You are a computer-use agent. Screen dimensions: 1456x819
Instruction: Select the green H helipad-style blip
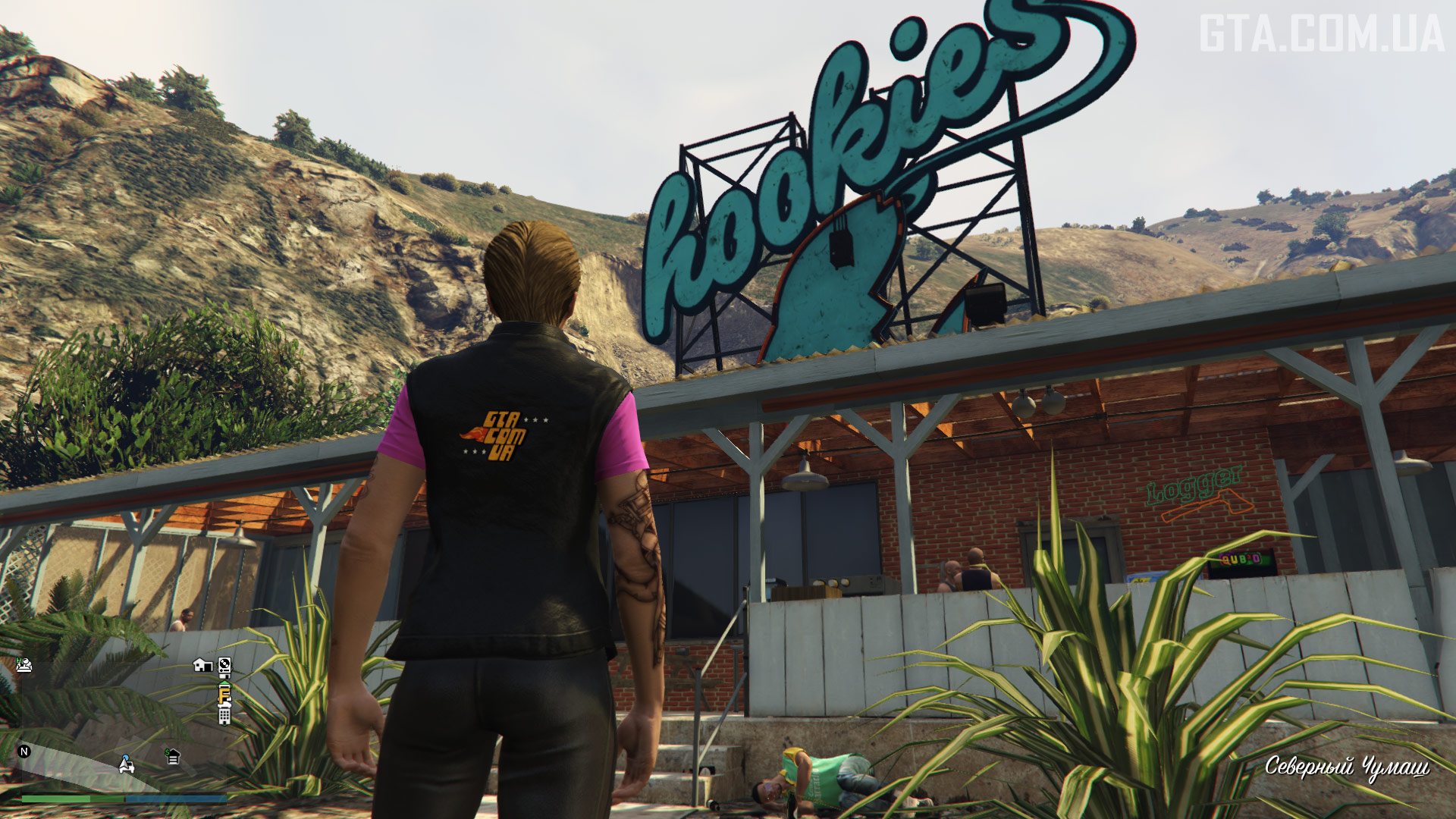tap(24, 664)
